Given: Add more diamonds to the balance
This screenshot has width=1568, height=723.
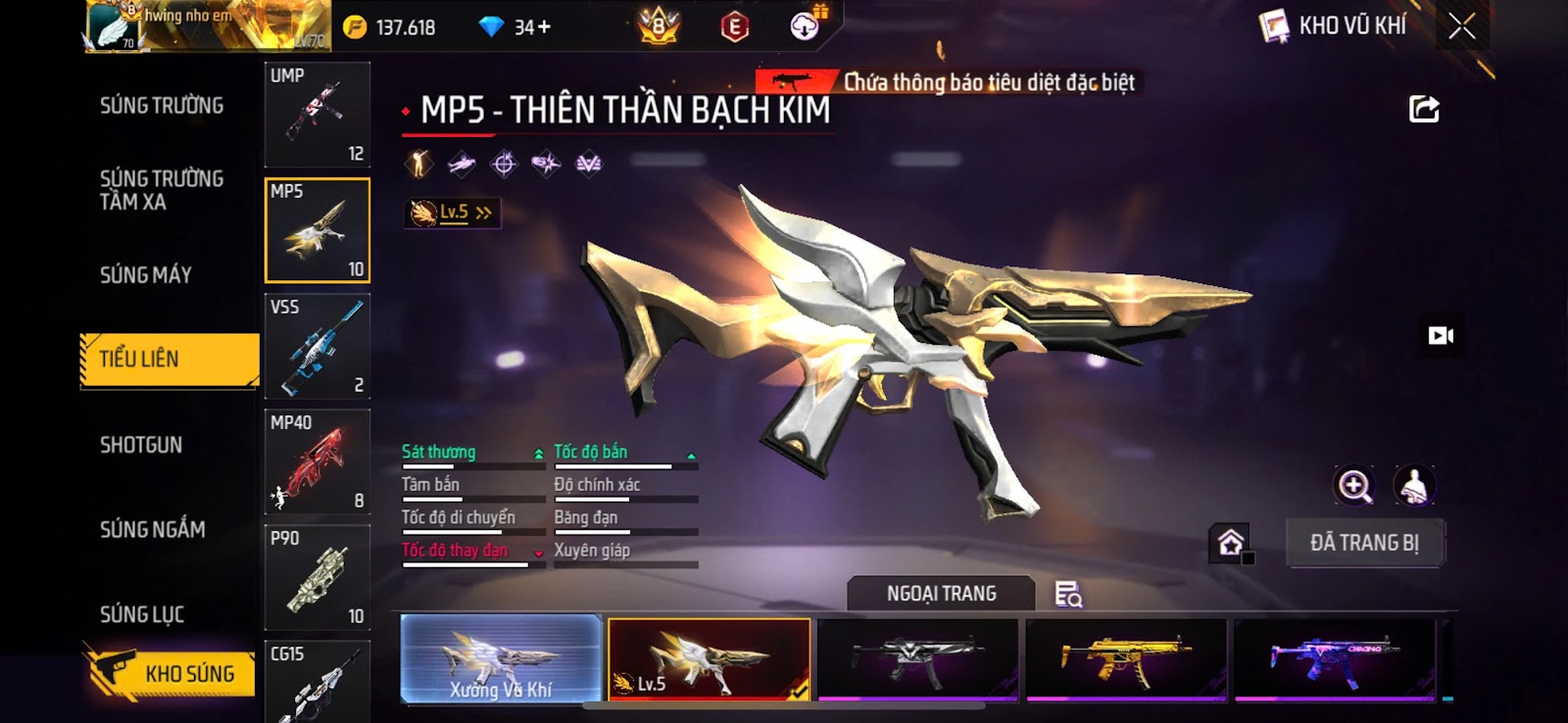Looking at the screenshot, I should pyautogui.click(x=544, y=27).
